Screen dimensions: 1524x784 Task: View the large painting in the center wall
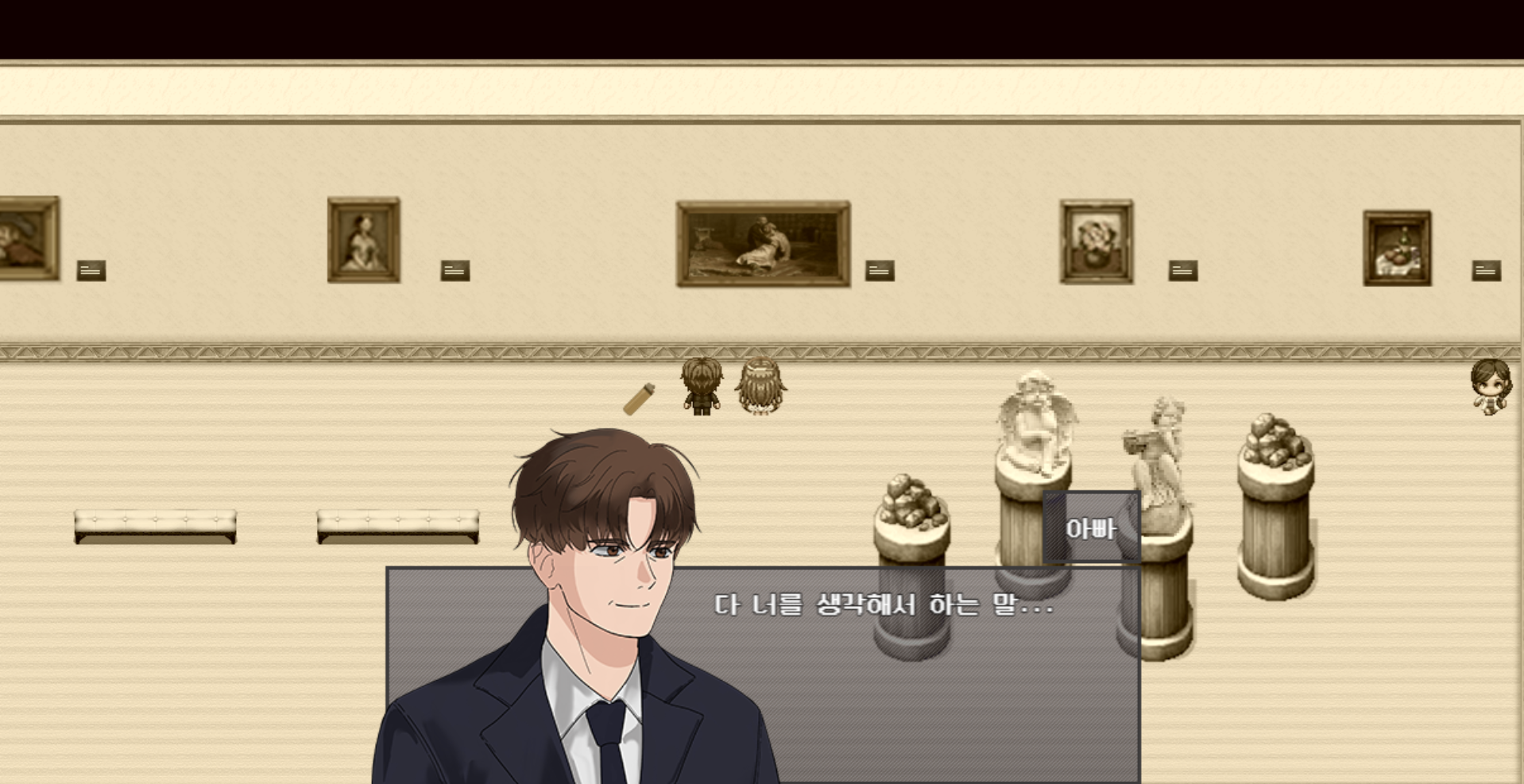761,241
